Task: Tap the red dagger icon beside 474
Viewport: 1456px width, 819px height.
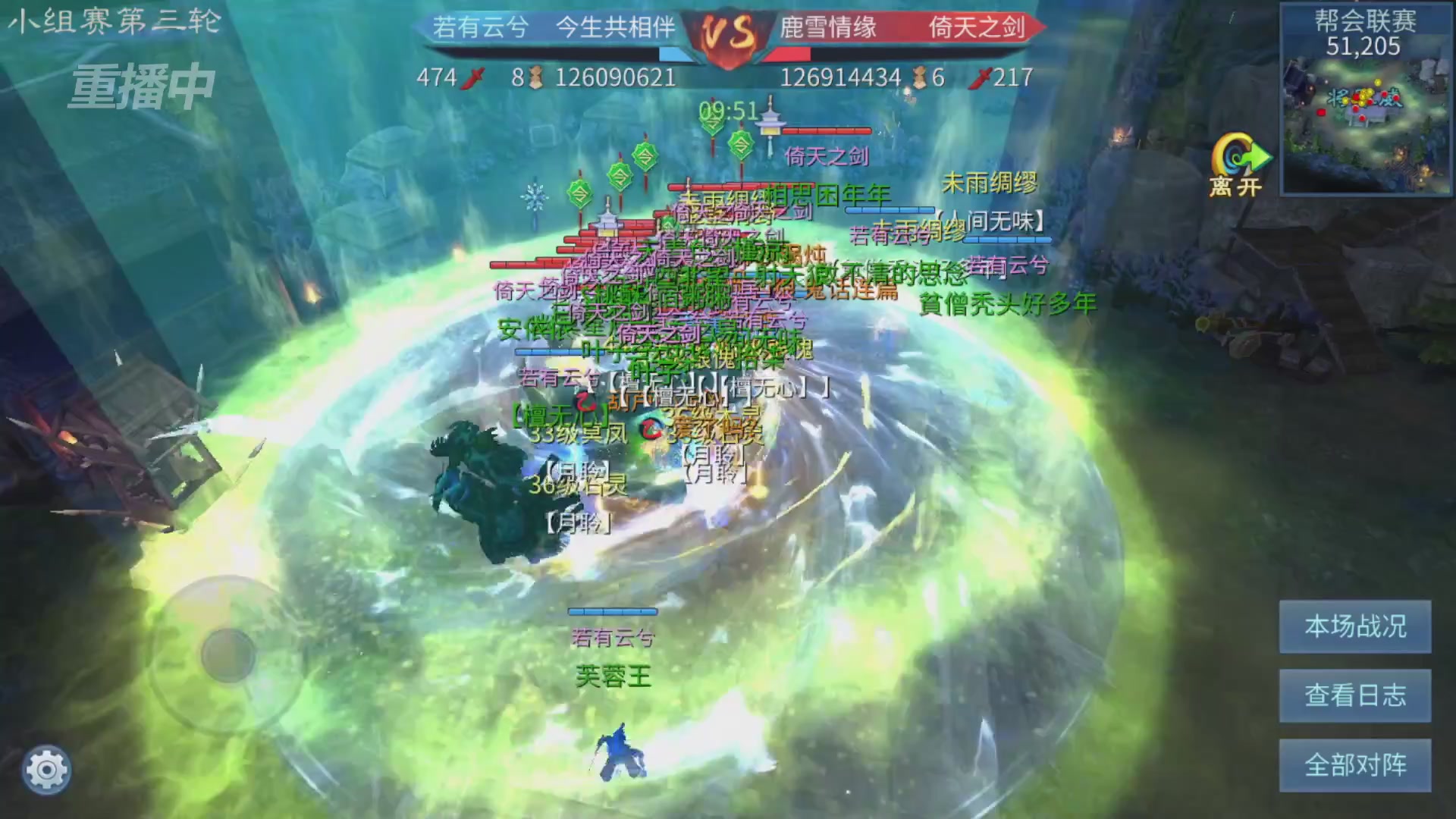Action: (x=474, y=77)
